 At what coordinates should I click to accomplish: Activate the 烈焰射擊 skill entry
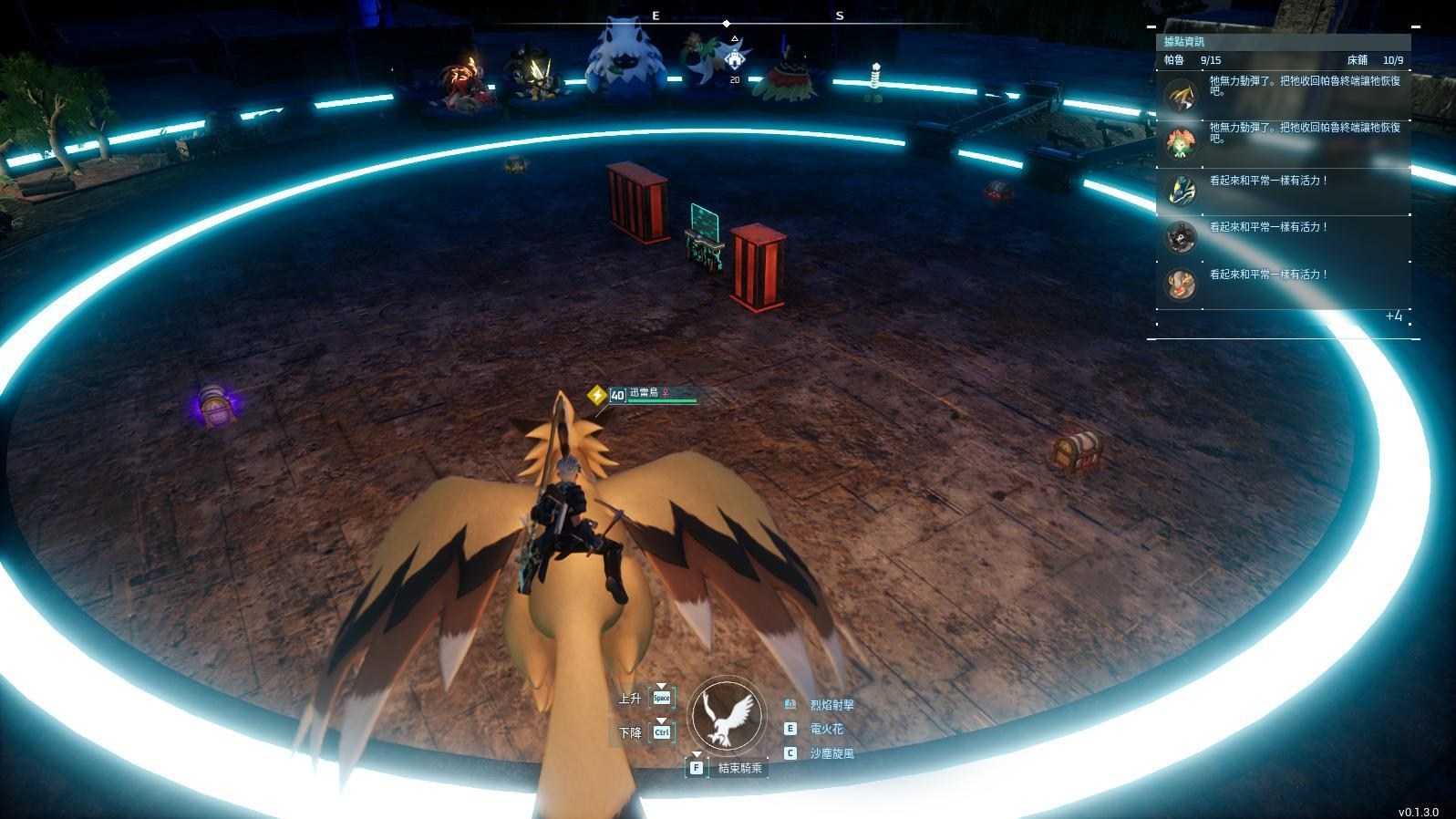pyautogui.click(x=831, y=705)
